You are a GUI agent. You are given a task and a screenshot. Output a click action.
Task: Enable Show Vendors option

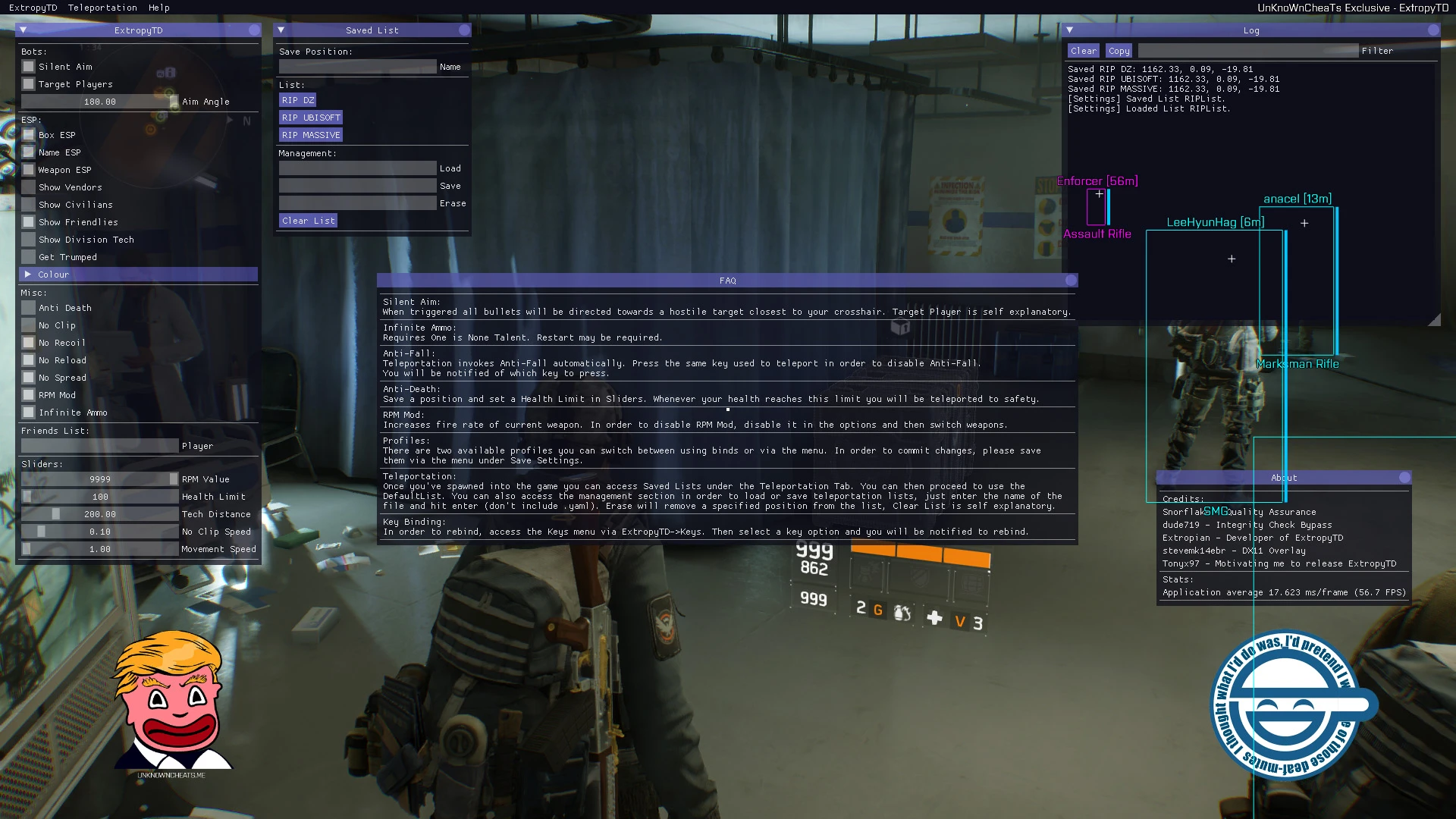coord(29,187)
